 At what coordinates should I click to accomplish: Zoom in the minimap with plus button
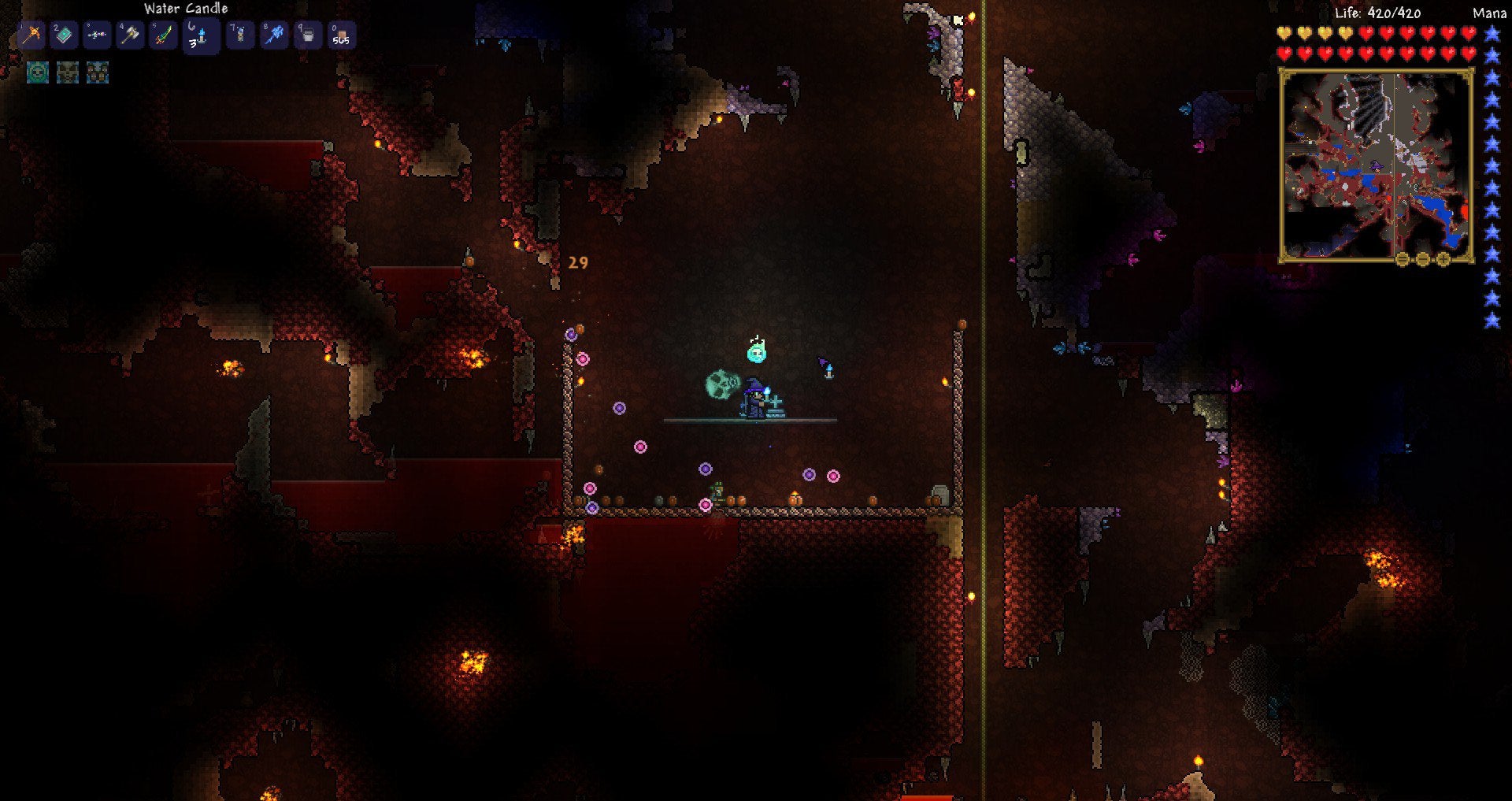tap(1443, 259)
